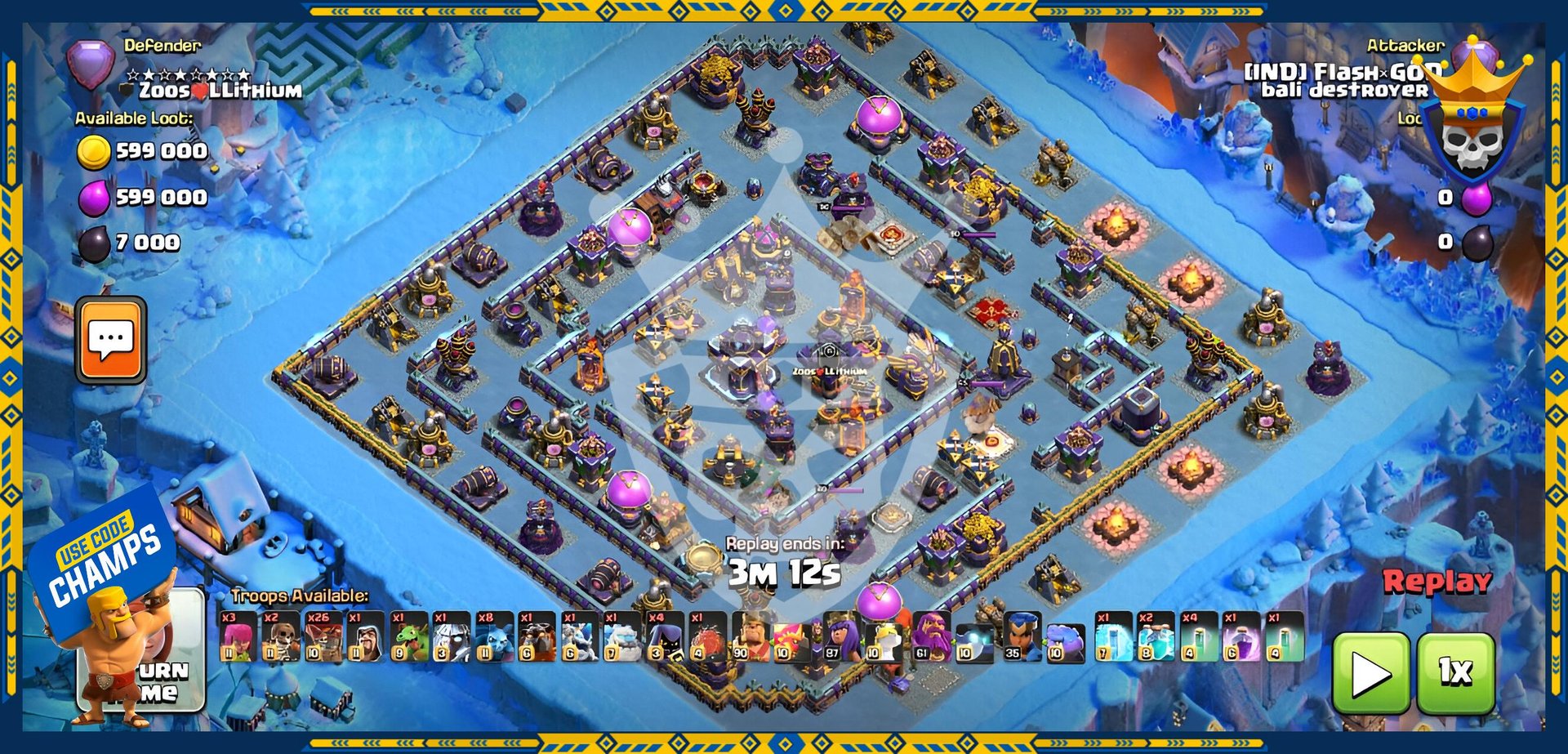Select the Barbarian King hero card
Screen dimensions: 1568x754
tap(752, 636)
